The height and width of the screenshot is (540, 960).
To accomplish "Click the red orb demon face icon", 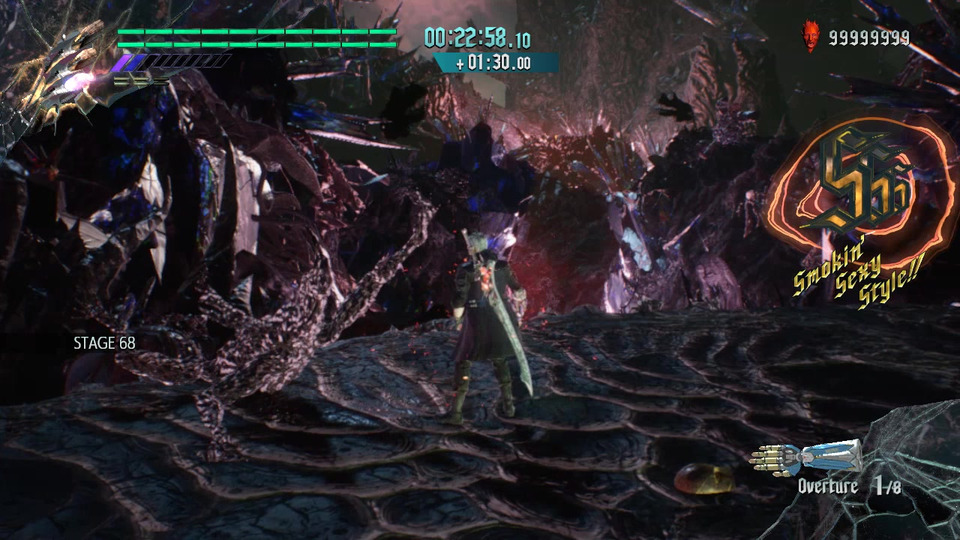I will coord(810,37).
